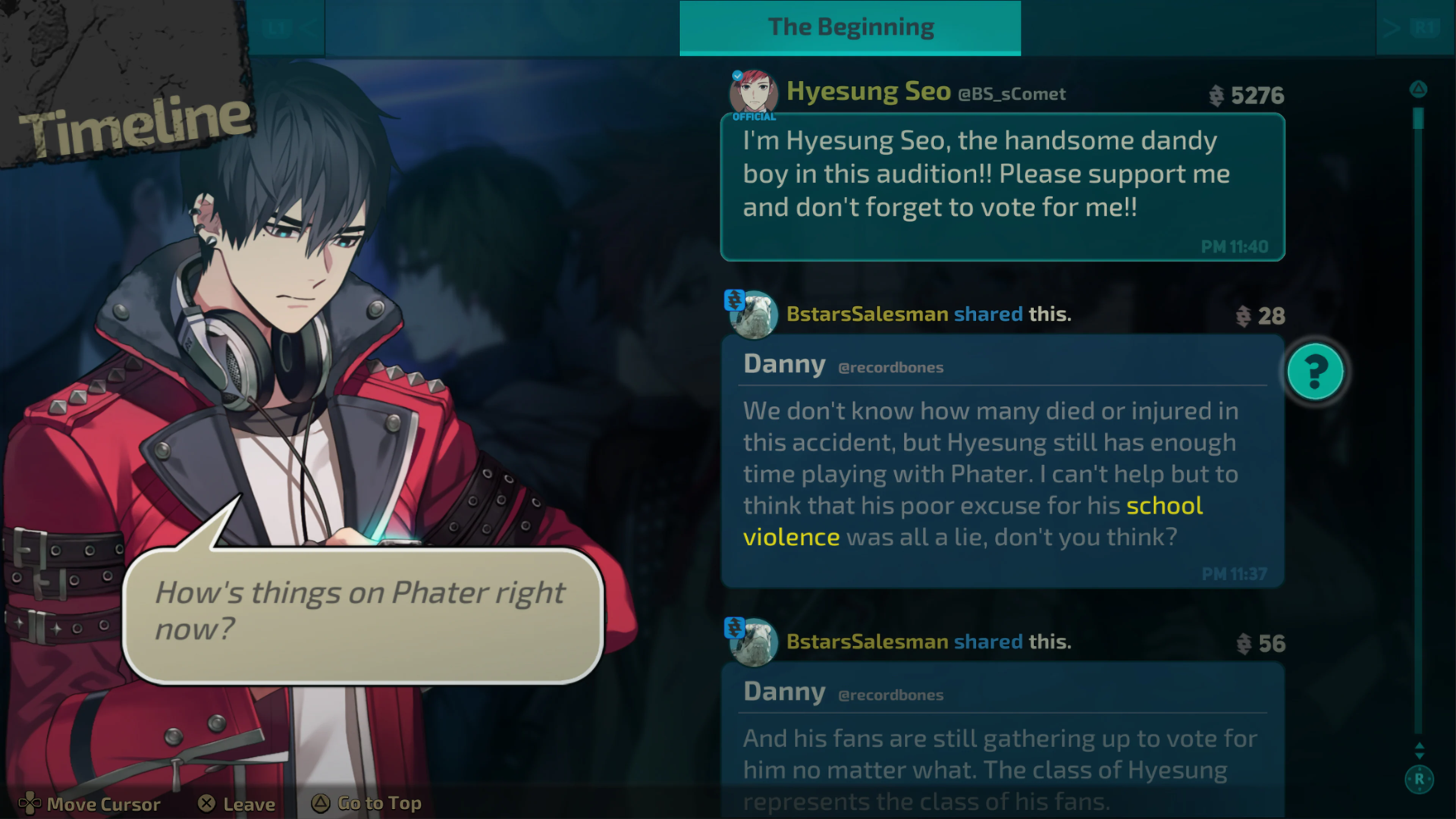The width and height of the screenshot is (1456, 819).
Task: Click the repost badge on BstarsSalesman's avatar
Action: (x=735, y=300)
